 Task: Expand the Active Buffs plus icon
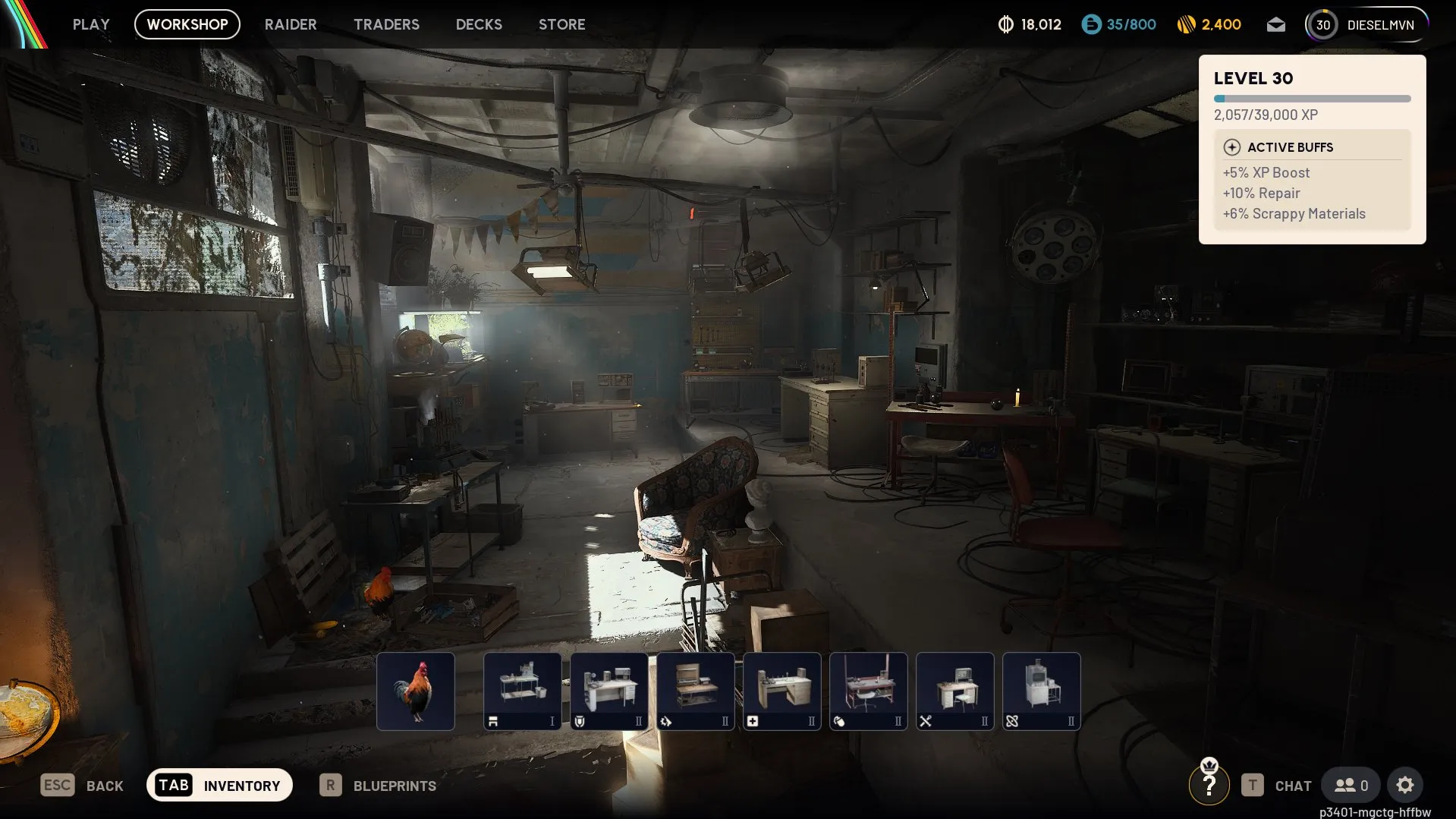tap(1231, 147)
